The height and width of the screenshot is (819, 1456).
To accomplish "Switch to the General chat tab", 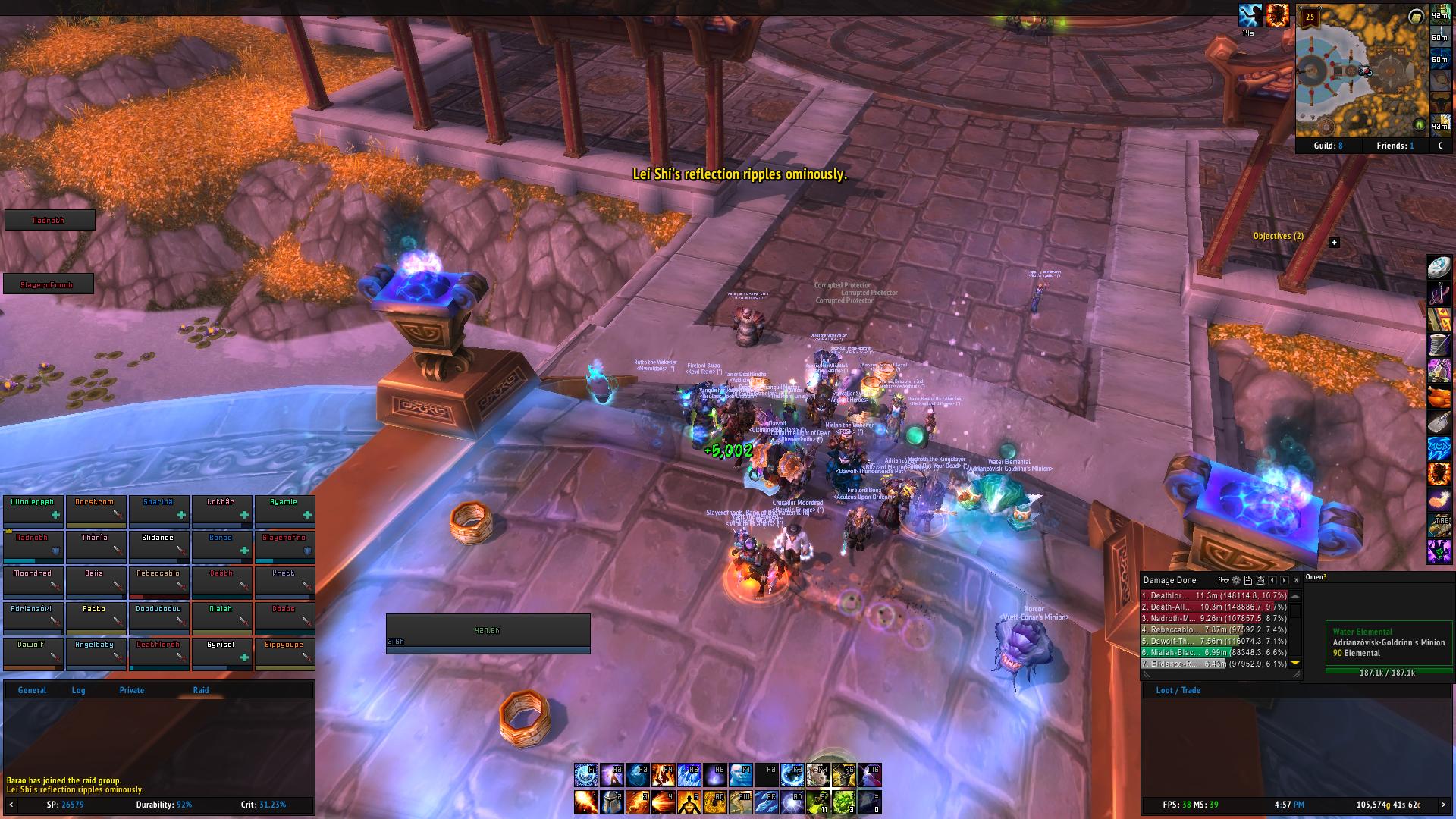I will point(32,690).
